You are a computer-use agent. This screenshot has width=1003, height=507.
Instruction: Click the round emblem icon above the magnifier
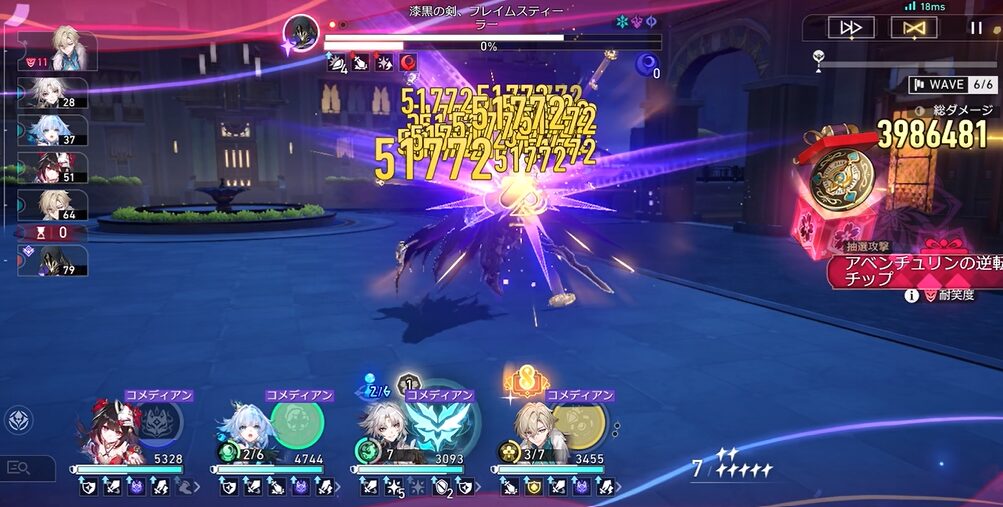coord(17,420)
